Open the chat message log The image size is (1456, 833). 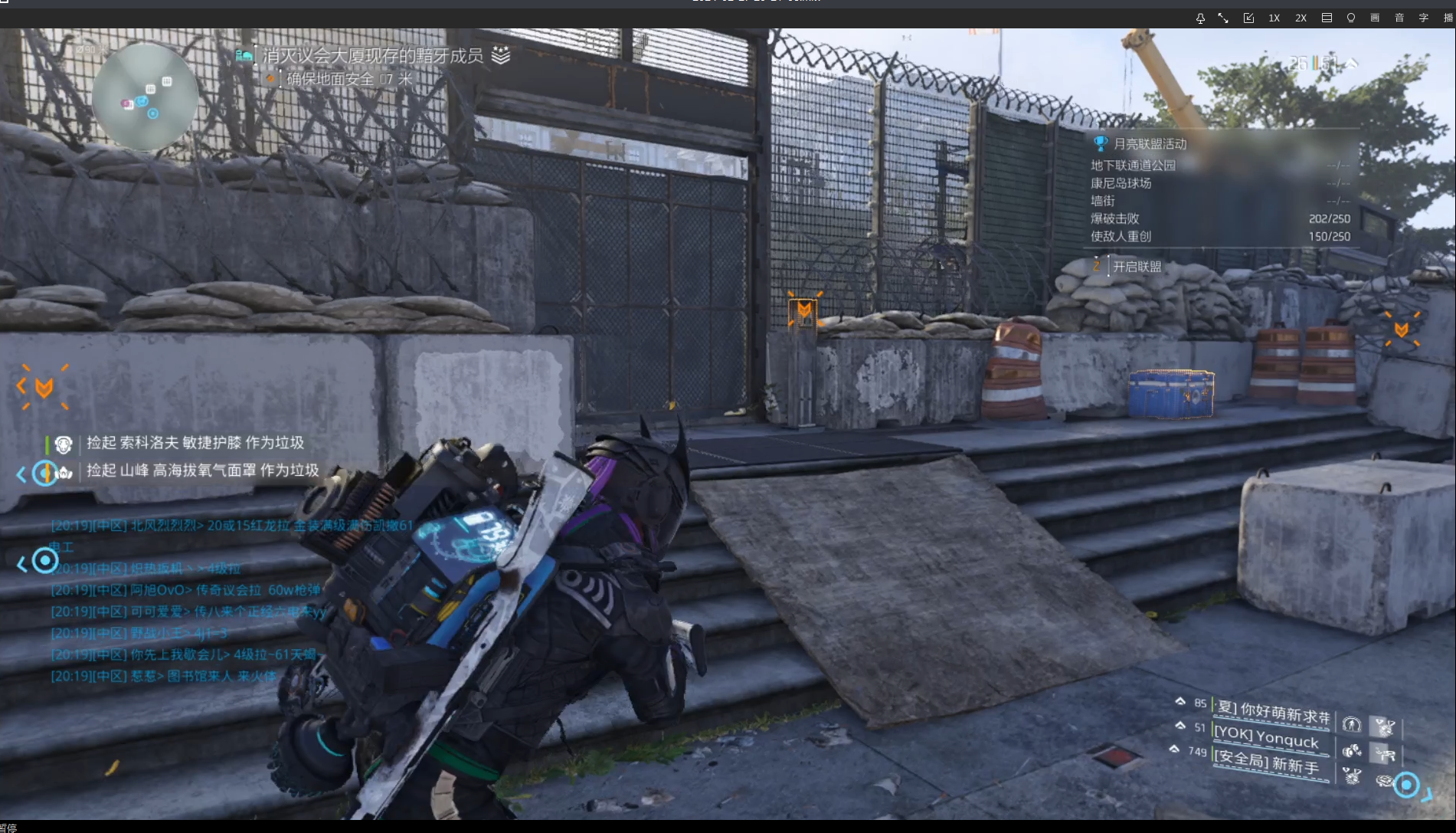pyautogui.click(x=184, y=601)
